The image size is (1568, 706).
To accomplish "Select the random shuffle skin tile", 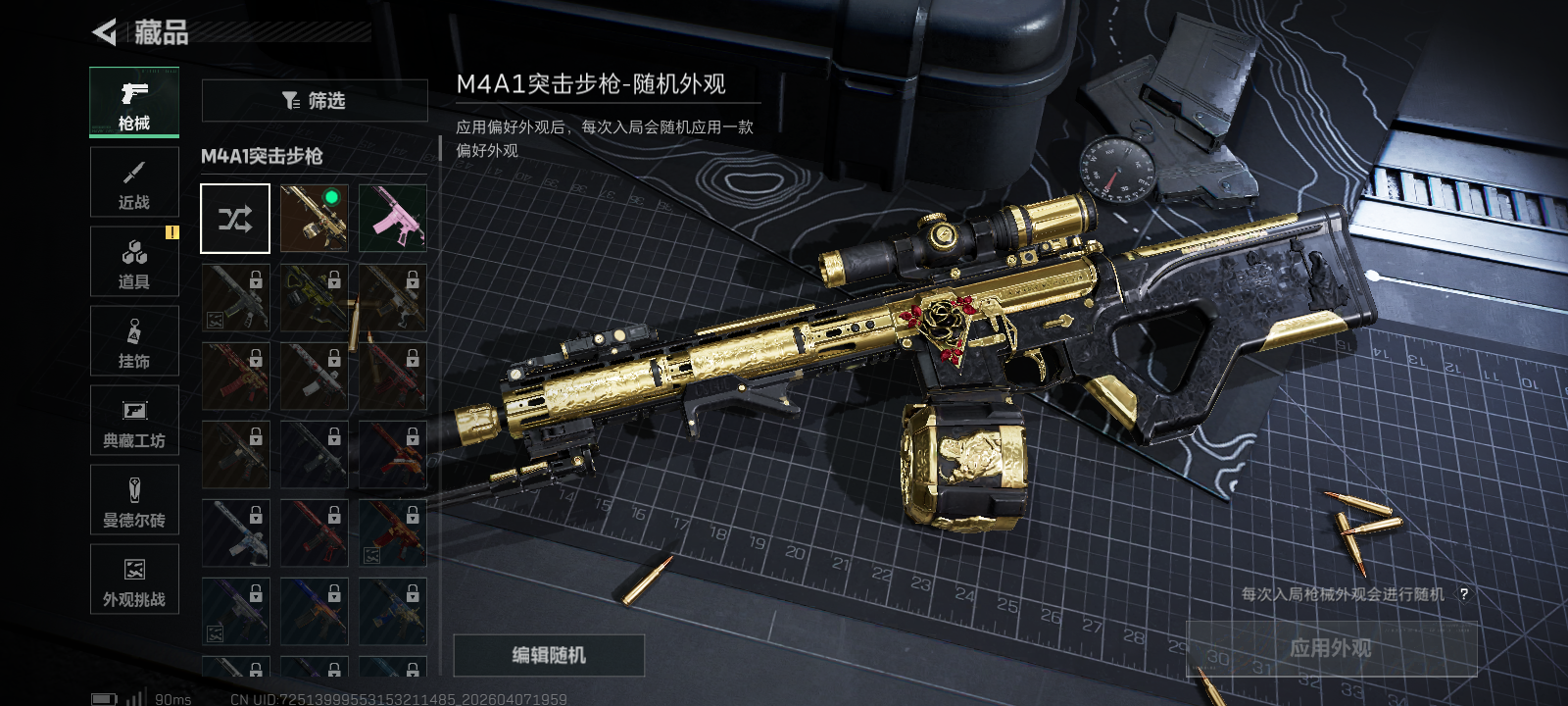I will pos(235,219).
